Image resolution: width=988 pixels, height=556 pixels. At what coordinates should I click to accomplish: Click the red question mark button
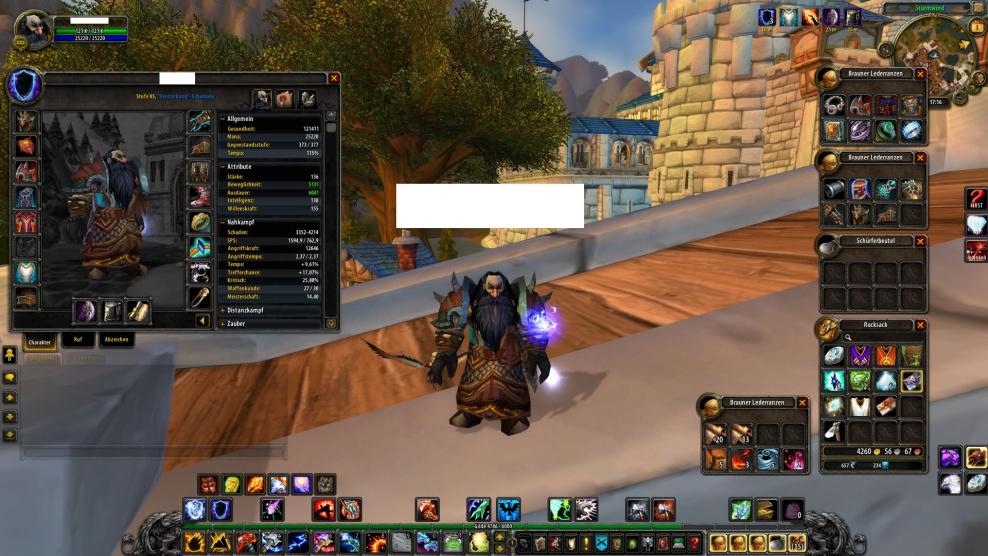[975, 198]
